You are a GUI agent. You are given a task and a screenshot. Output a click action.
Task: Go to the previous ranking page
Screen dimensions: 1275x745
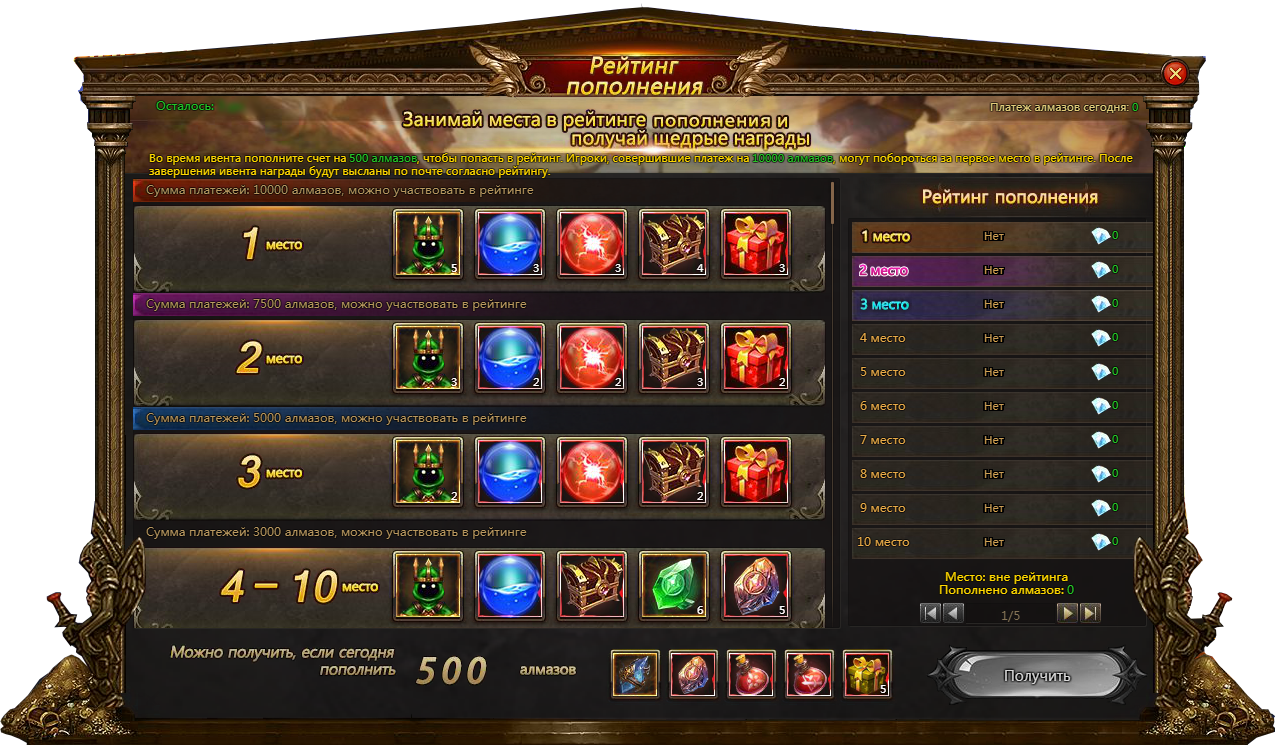[954, 613]
